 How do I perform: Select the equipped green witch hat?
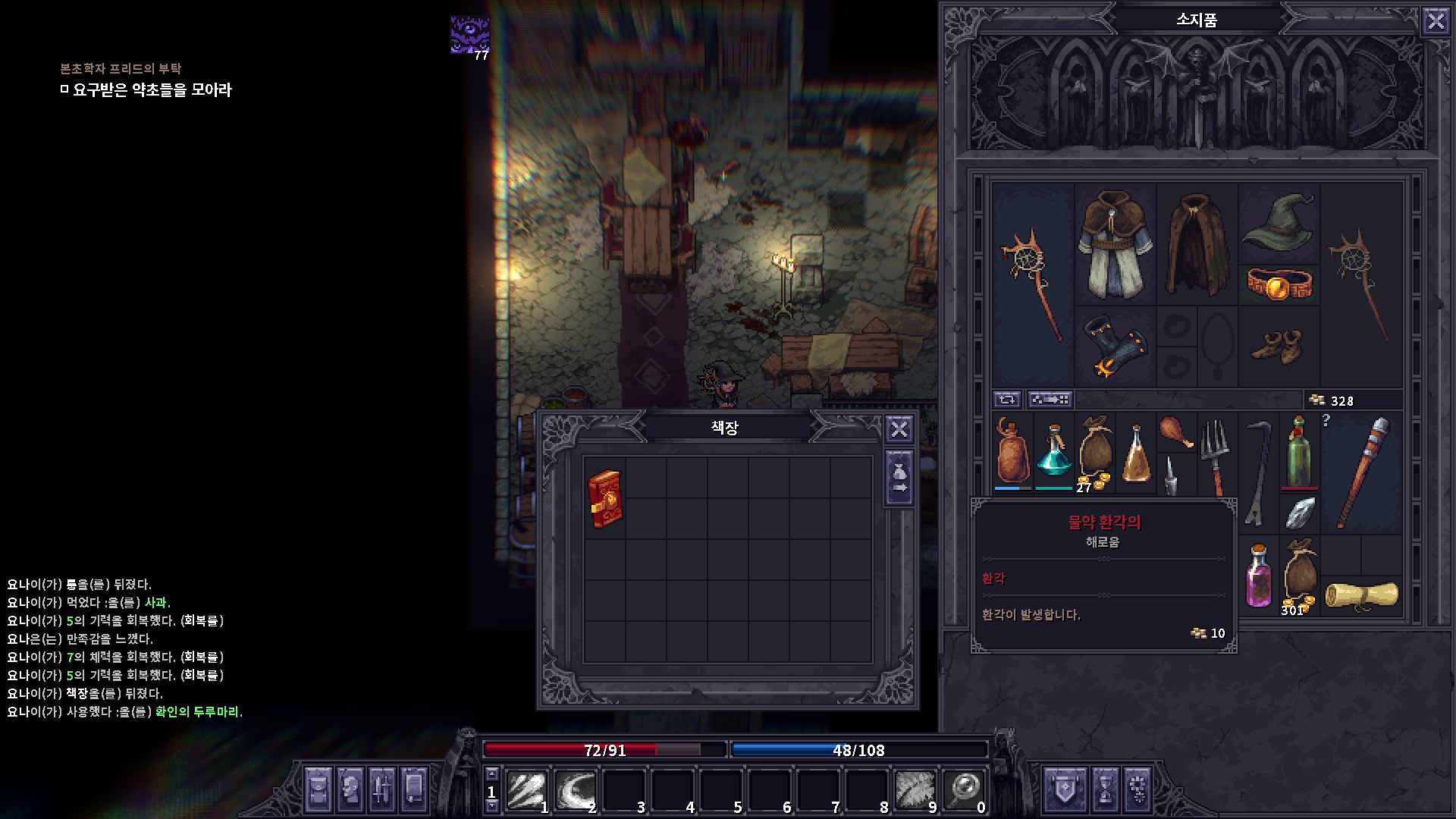click(1279, 221)
